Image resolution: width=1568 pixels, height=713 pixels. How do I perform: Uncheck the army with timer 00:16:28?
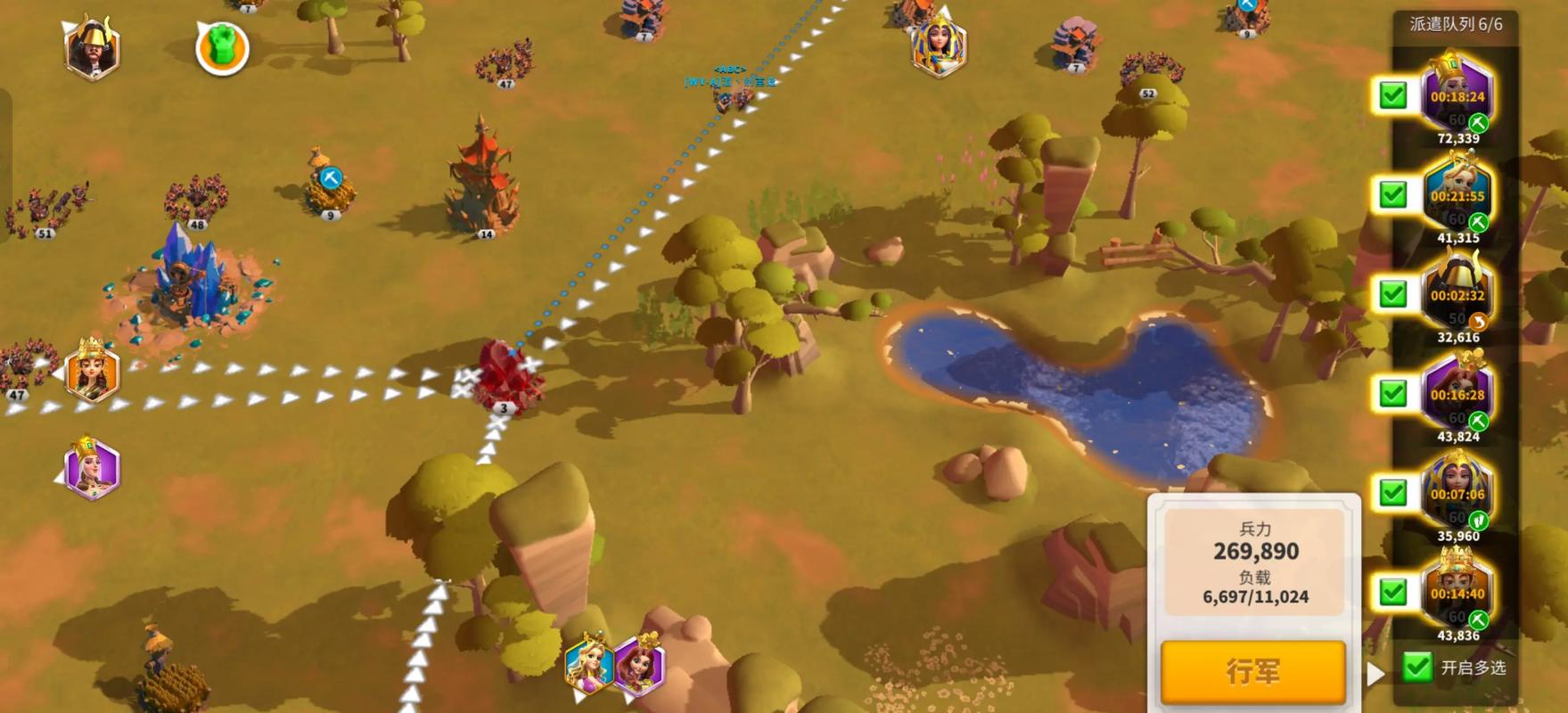[1392, 393]
